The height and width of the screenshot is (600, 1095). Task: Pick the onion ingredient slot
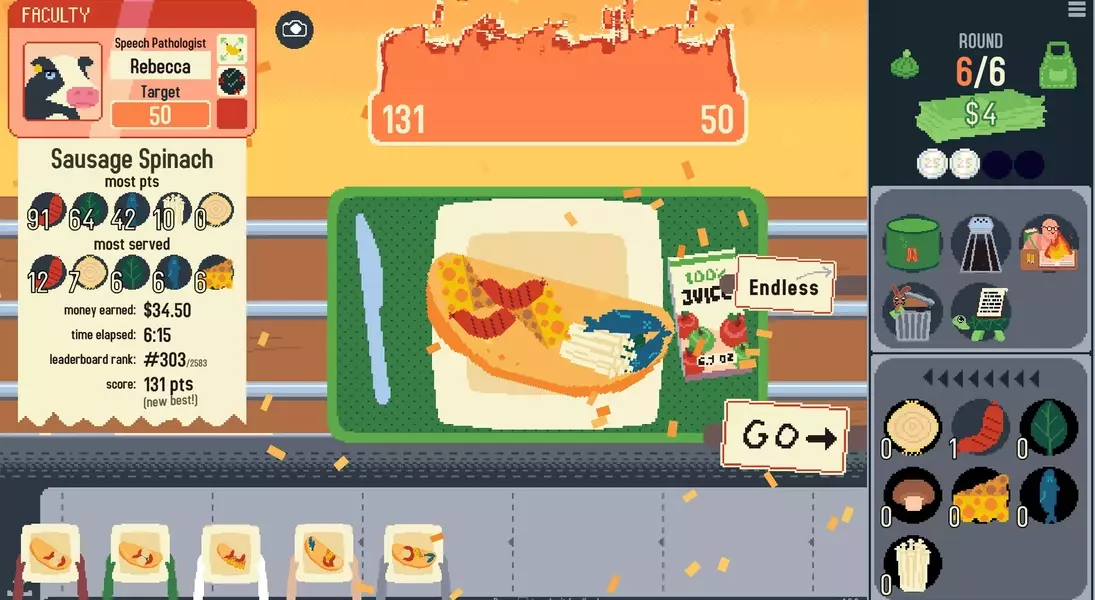[914, 427]
